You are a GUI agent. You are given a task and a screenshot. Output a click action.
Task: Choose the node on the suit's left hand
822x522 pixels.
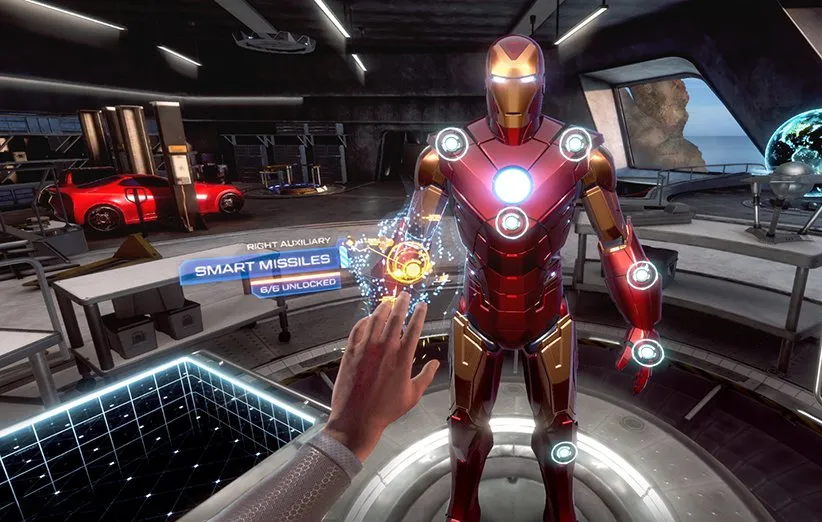pos(647,352)
